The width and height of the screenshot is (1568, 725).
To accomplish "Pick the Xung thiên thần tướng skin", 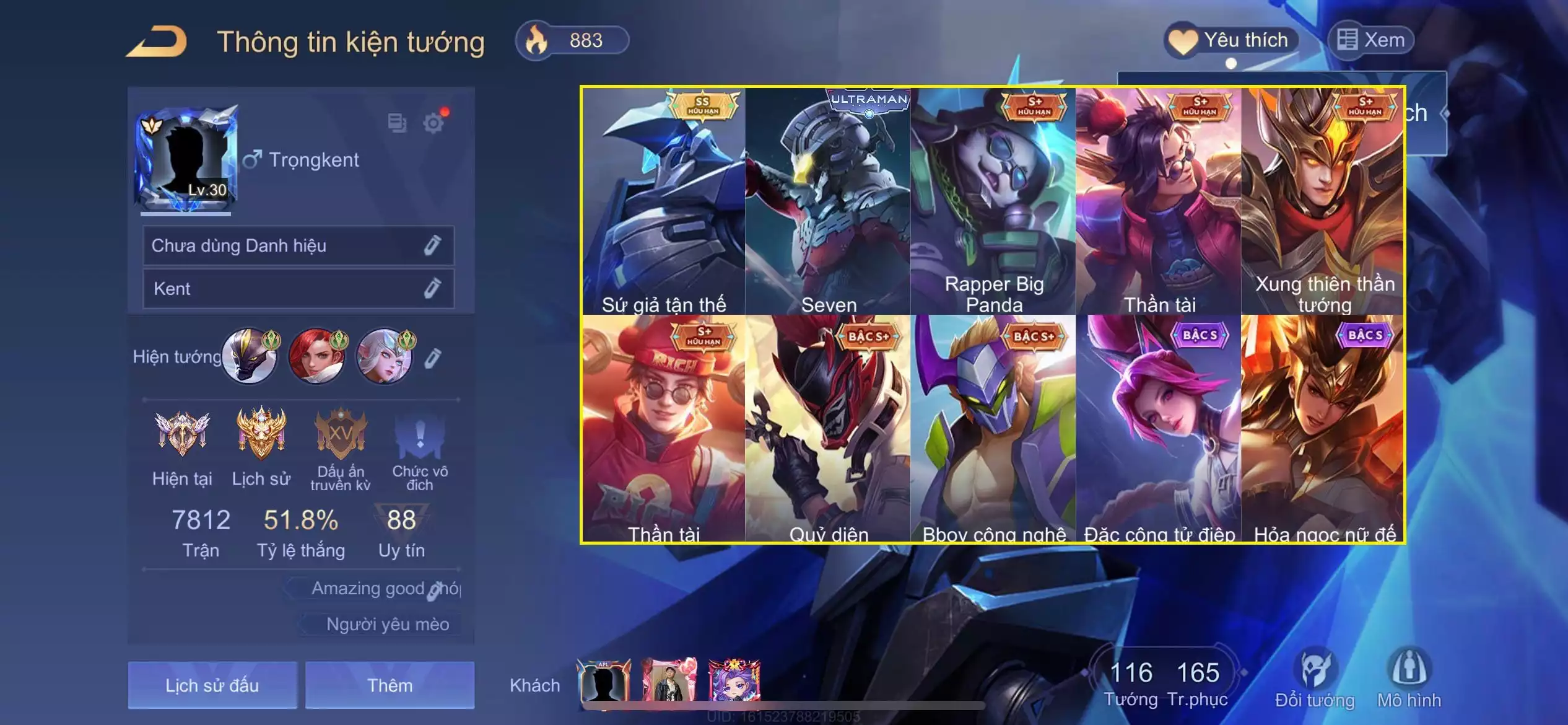I will 1324,201.
